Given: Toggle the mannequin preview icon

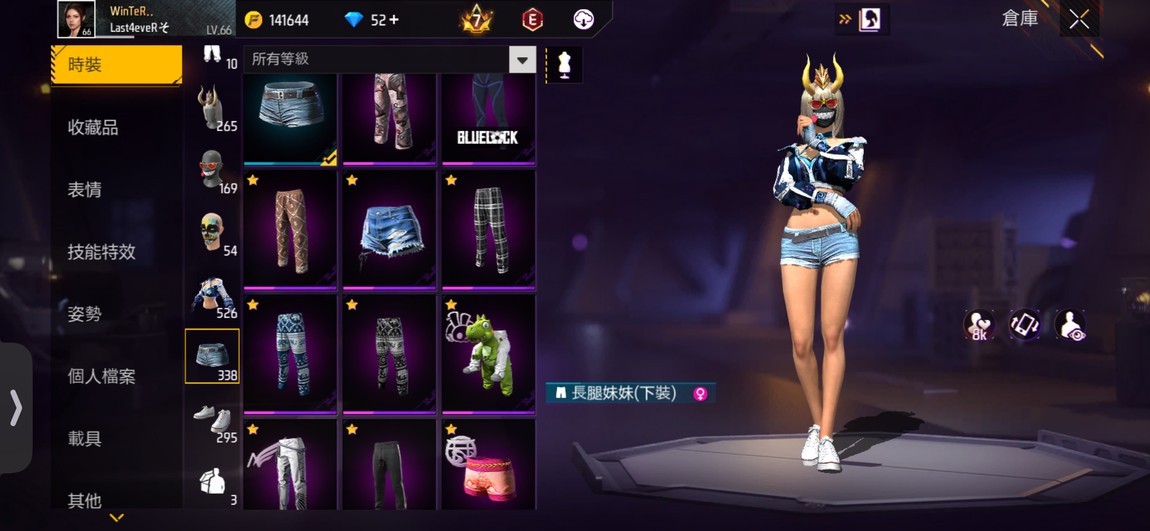Looking at the screenshot, I should tap(564, 65).
